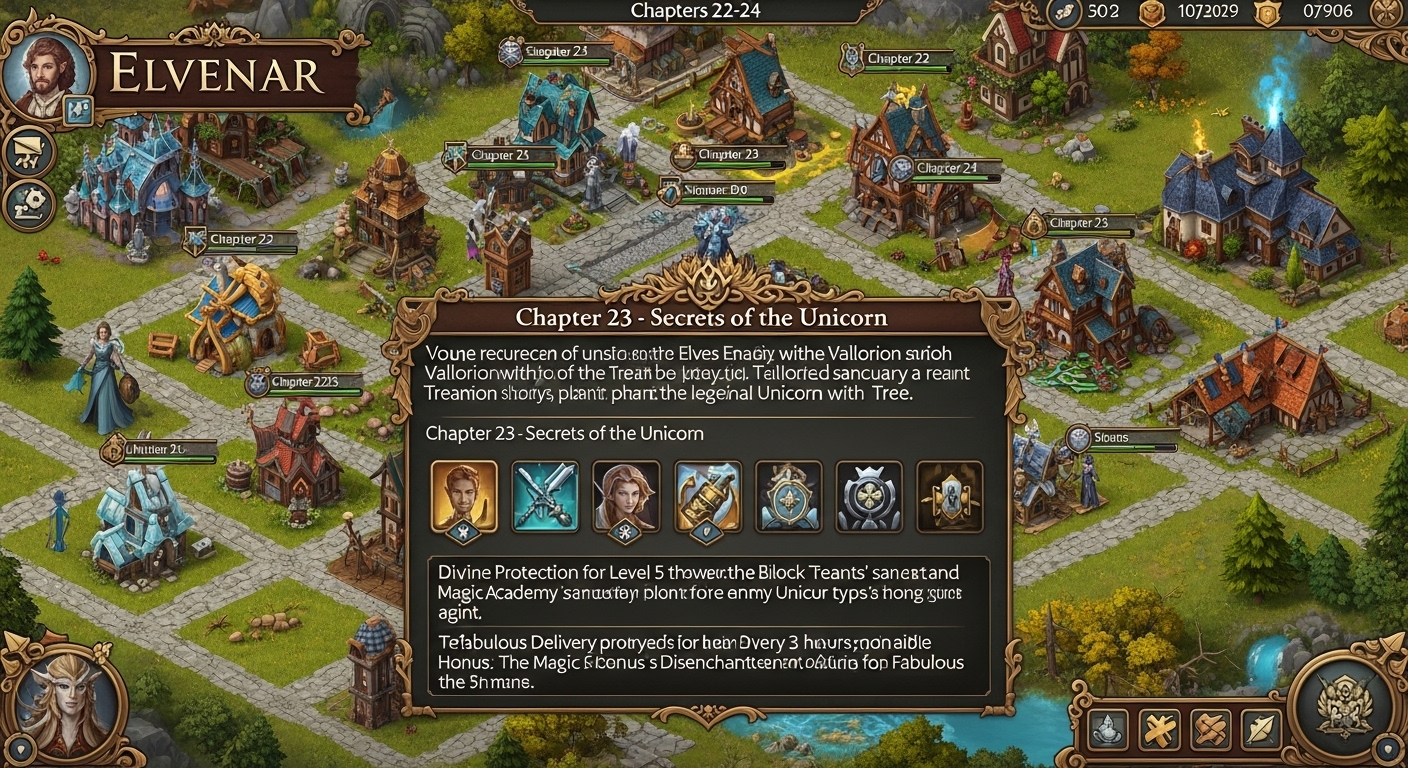This screenshot has height=768, width=1408.
Task: Open the messages icon below the avatar
Action: pyautogui.click(x=30, y=150)
